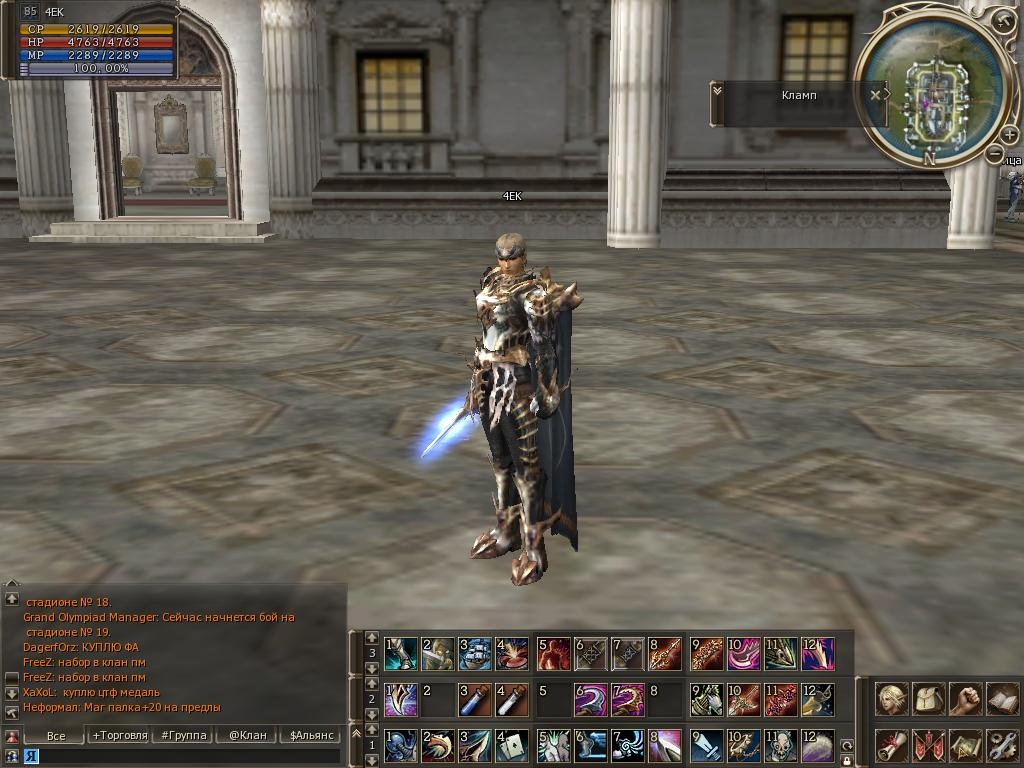Screen dimensions: 1024x768
Task: Open the inventory bag icon
Action: coord(929,698)
